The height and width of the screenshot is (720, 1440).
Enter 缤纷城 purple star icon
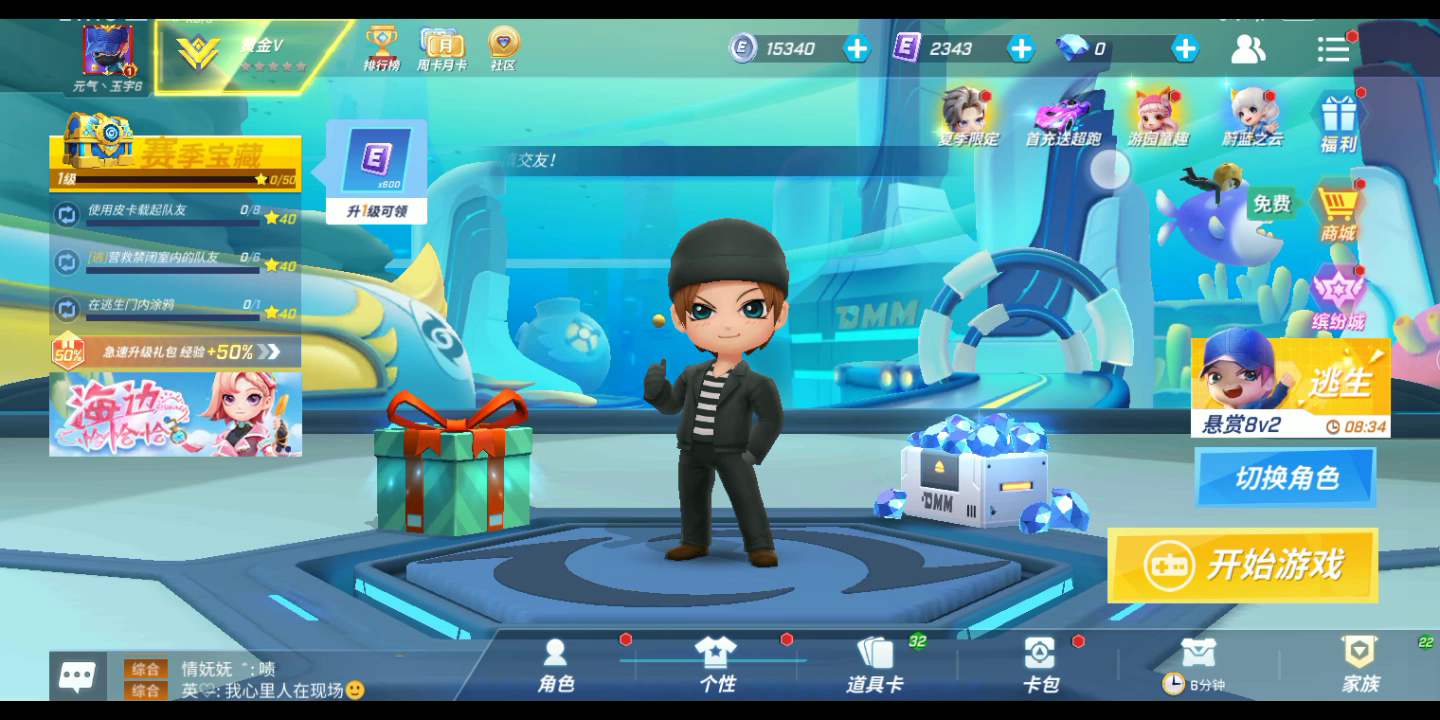click(x=1338, y=298)
